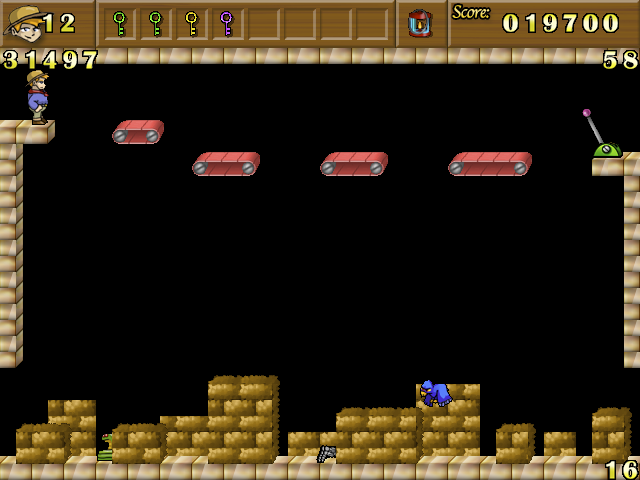Click the red lantern item icon
640x480 pixels.
tap(421, 23)
